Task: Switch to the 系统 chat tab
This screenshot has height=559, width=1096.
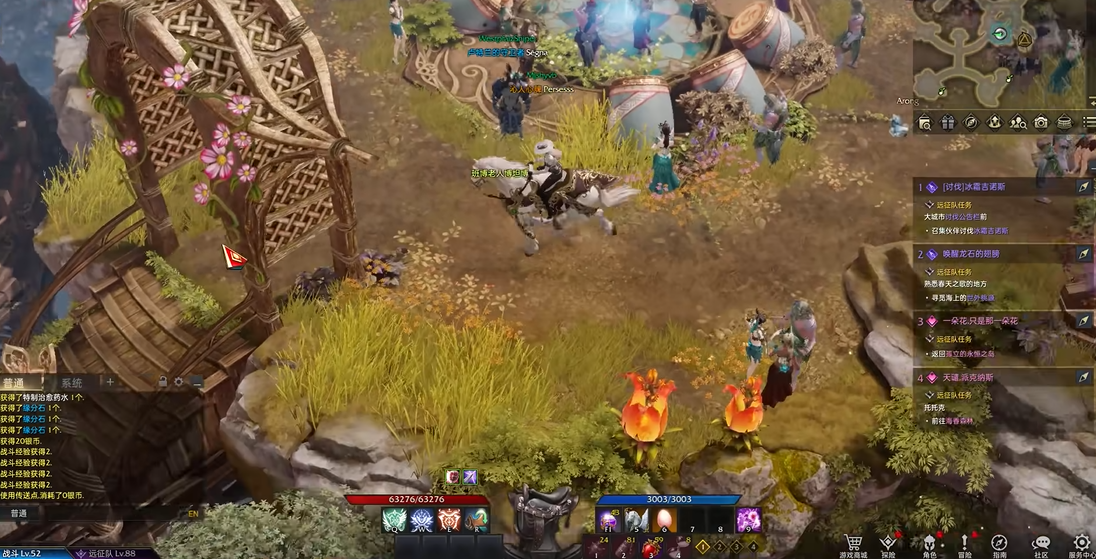Action: point(71,383)
